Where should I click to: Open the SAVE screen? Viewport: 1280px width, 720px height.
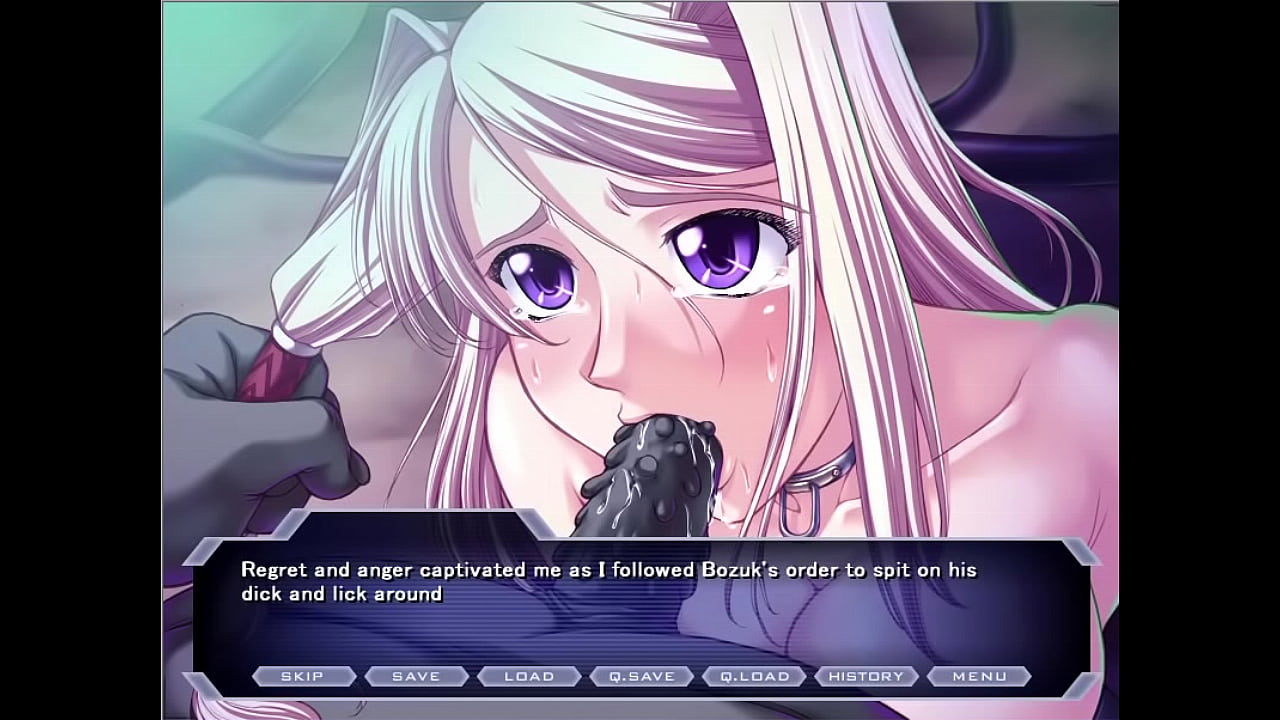point(416,676)
